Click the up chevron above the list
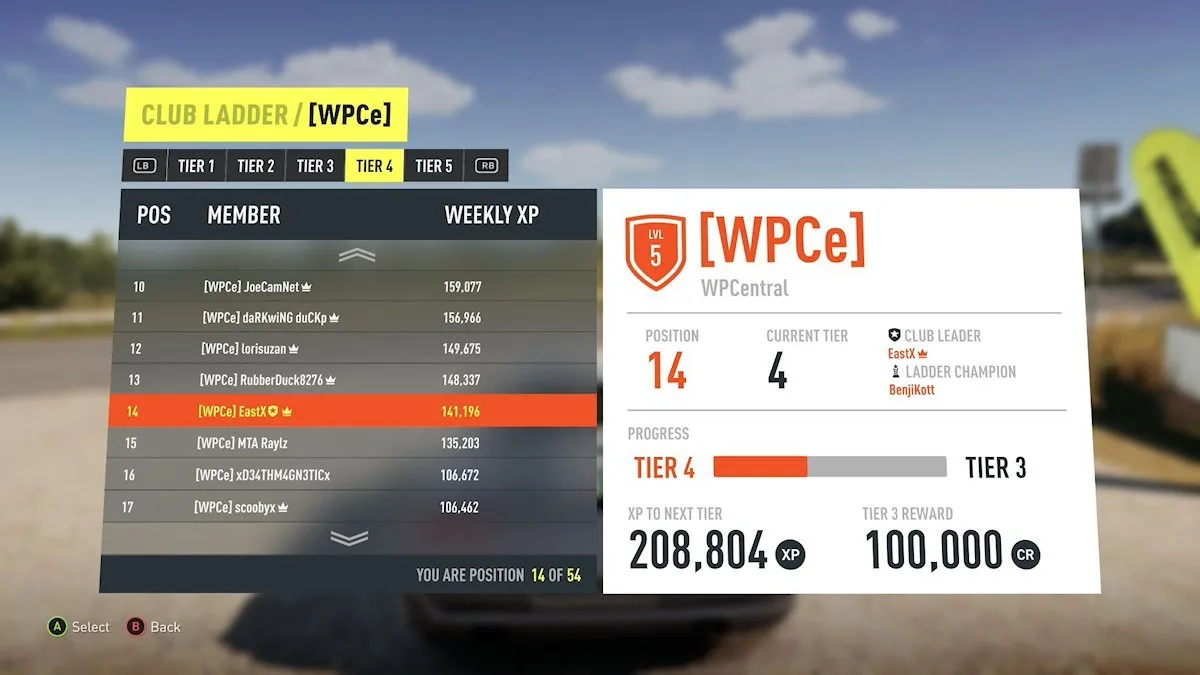 coord(357,256)
